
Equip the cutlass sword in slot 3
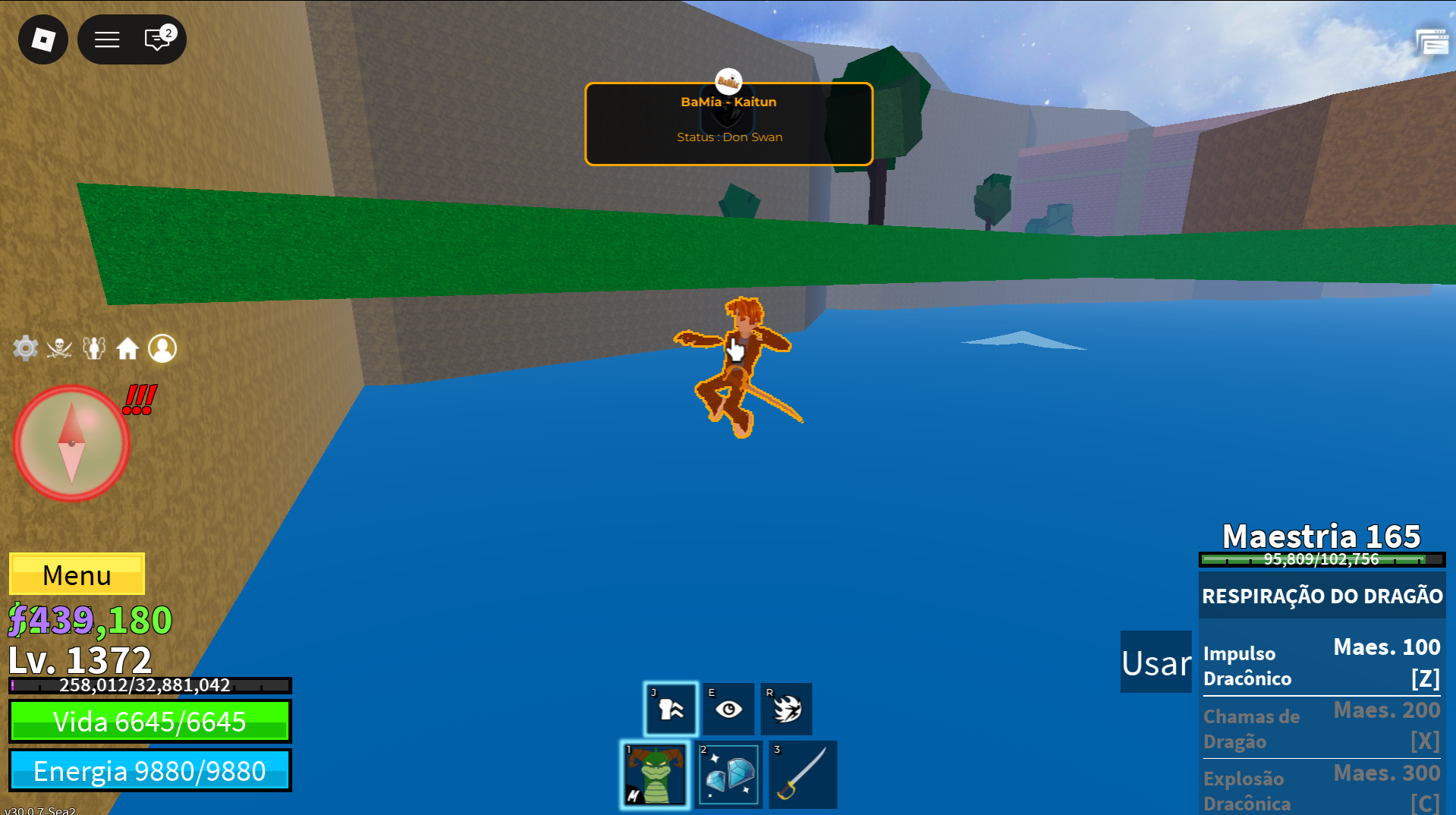[803, 775]
